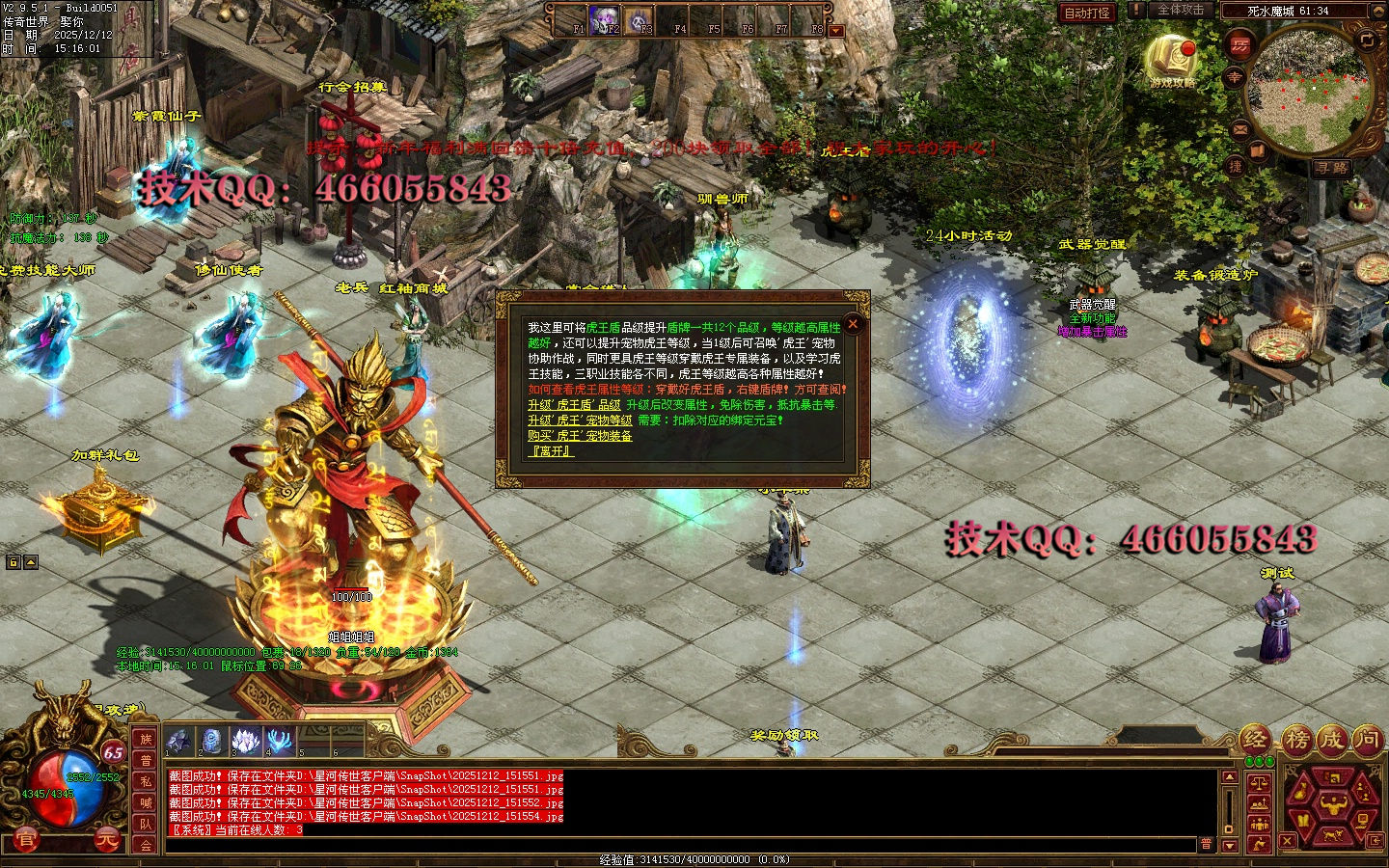Activate the blue antler skill in slot 4
1389x868 pixels.
(280, 741)
